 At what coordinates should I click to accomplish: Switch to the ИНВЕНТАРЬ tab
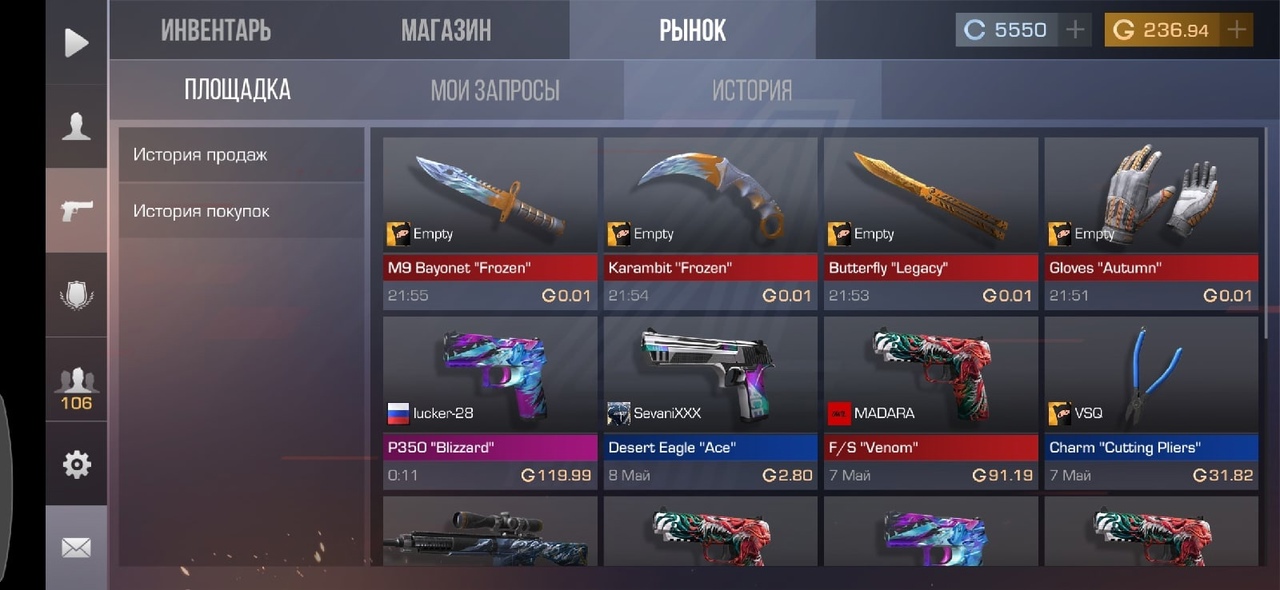(216, 30)
